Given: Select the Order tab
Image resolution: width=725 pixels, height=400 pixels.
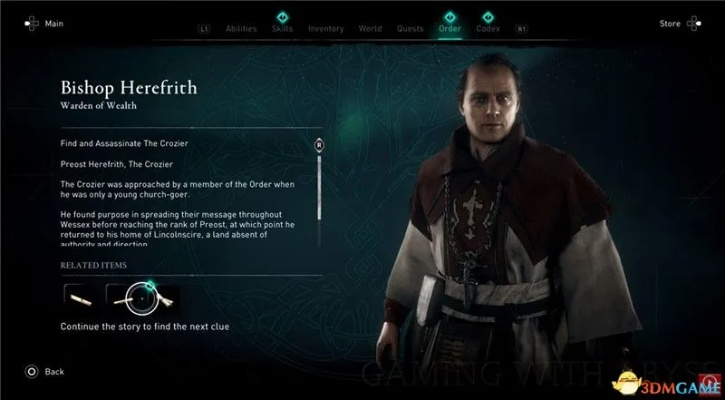Looking at the screenshot, I should coord(449,29).
